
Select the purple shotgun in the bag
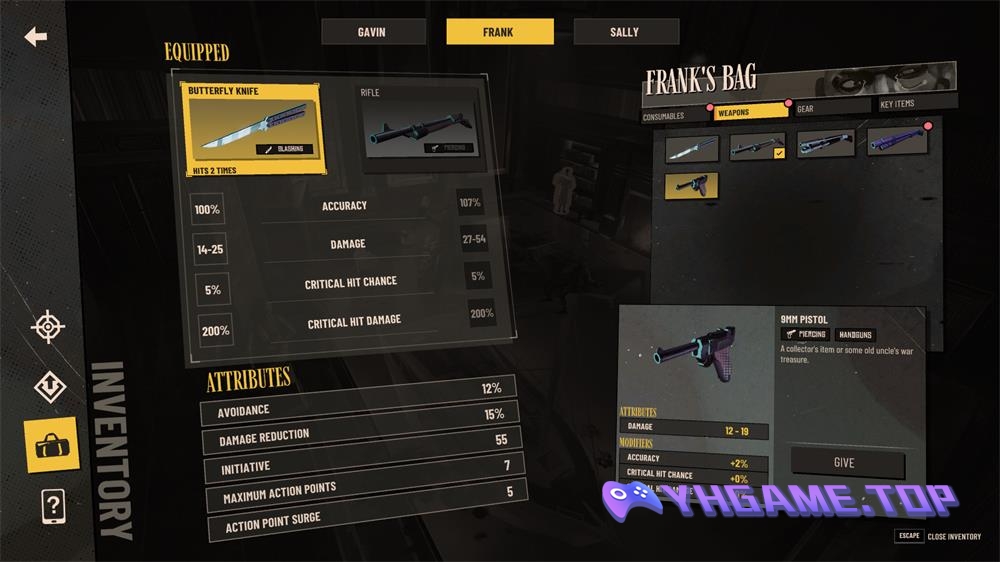[896, 142]
